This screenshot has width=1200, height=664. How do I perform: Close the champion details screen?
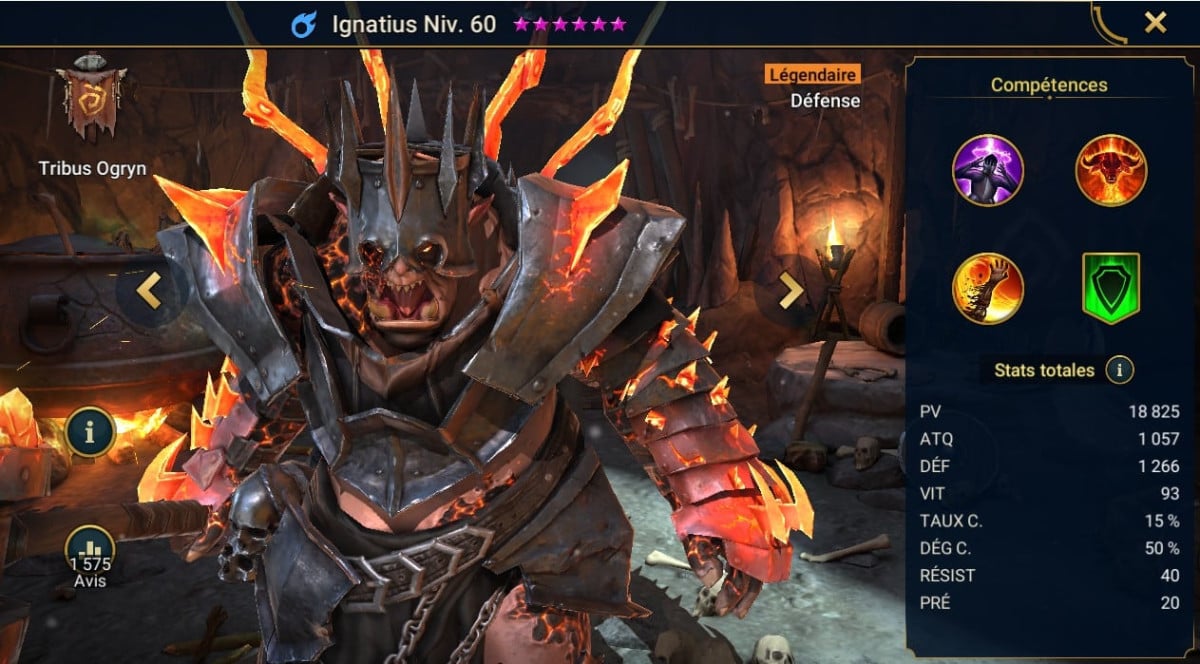[1155, 23]
